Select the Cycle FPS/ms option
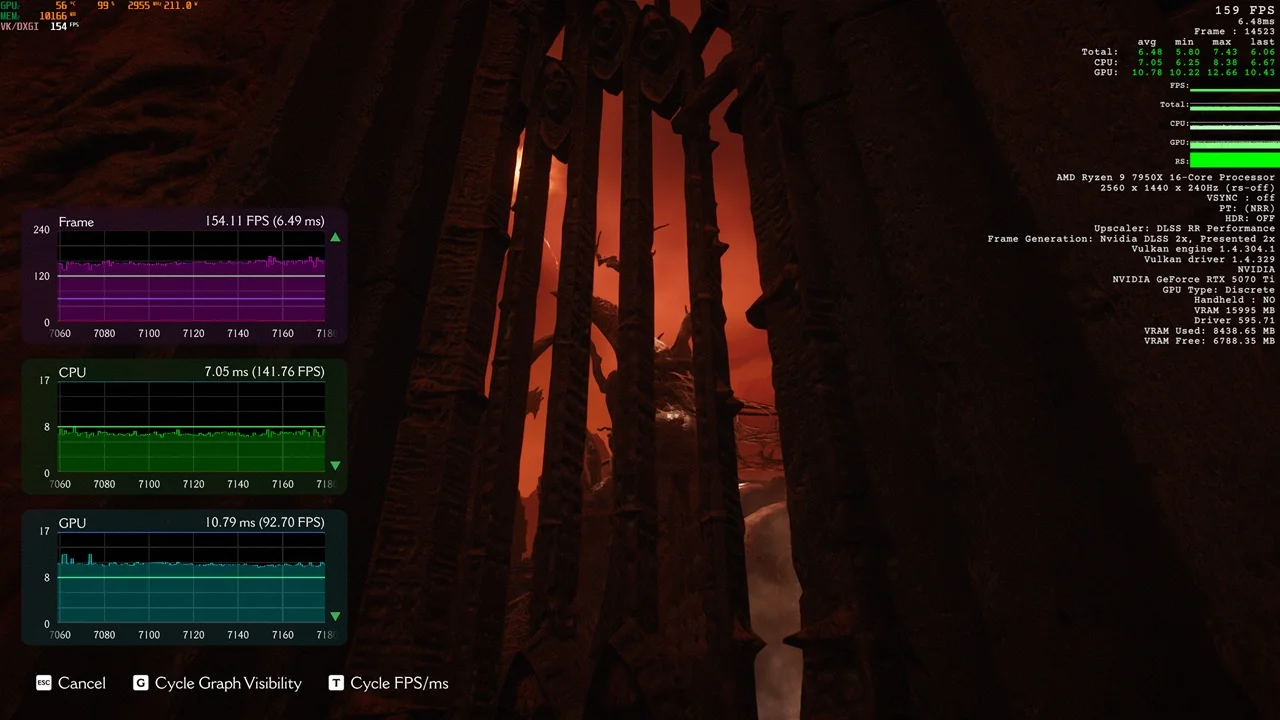 click(x=389, y=683)
